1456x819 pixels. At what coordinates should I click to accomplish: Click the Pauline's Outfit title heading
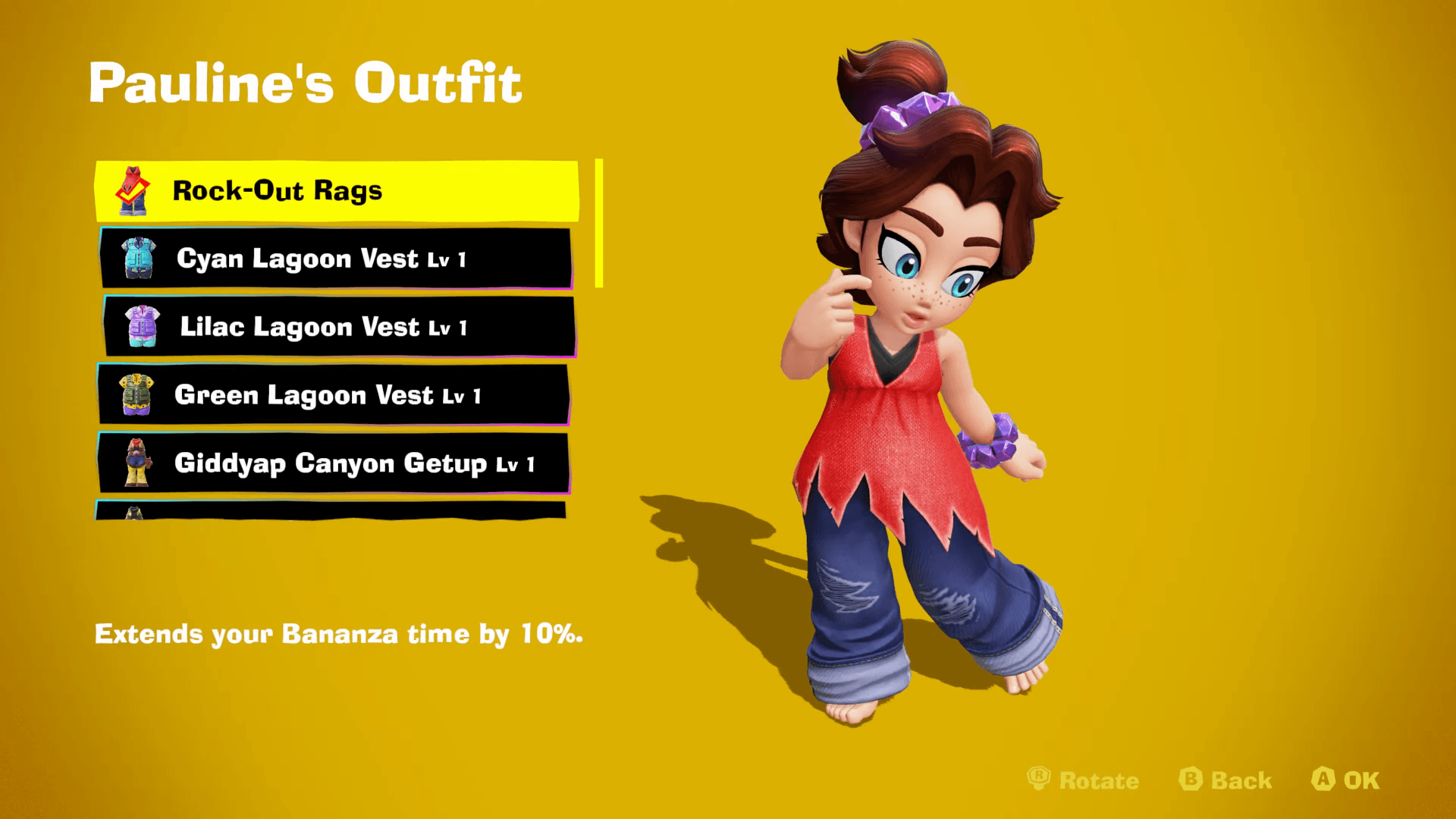[306, 82]
